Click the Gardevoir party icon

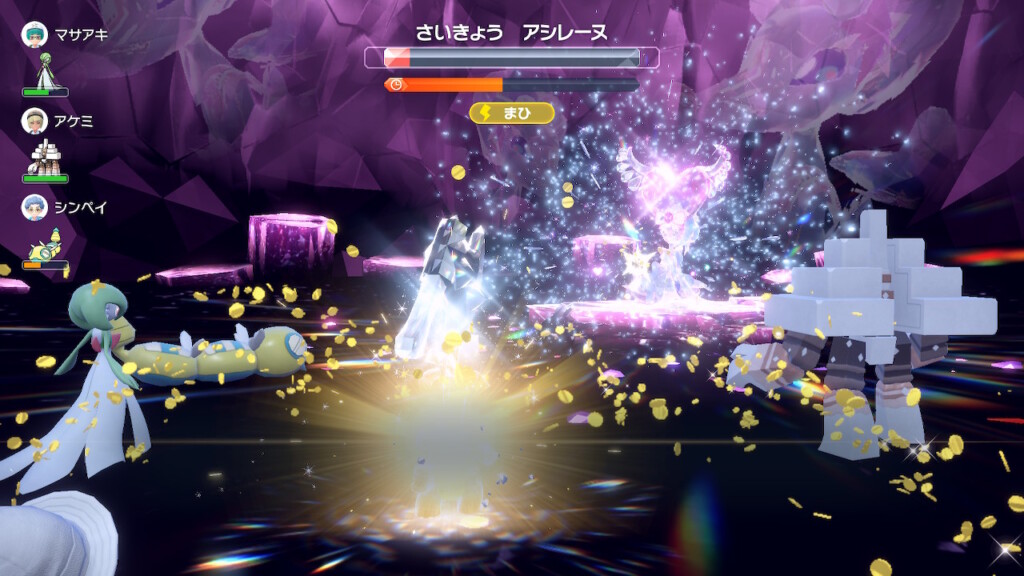coord(43,70)
